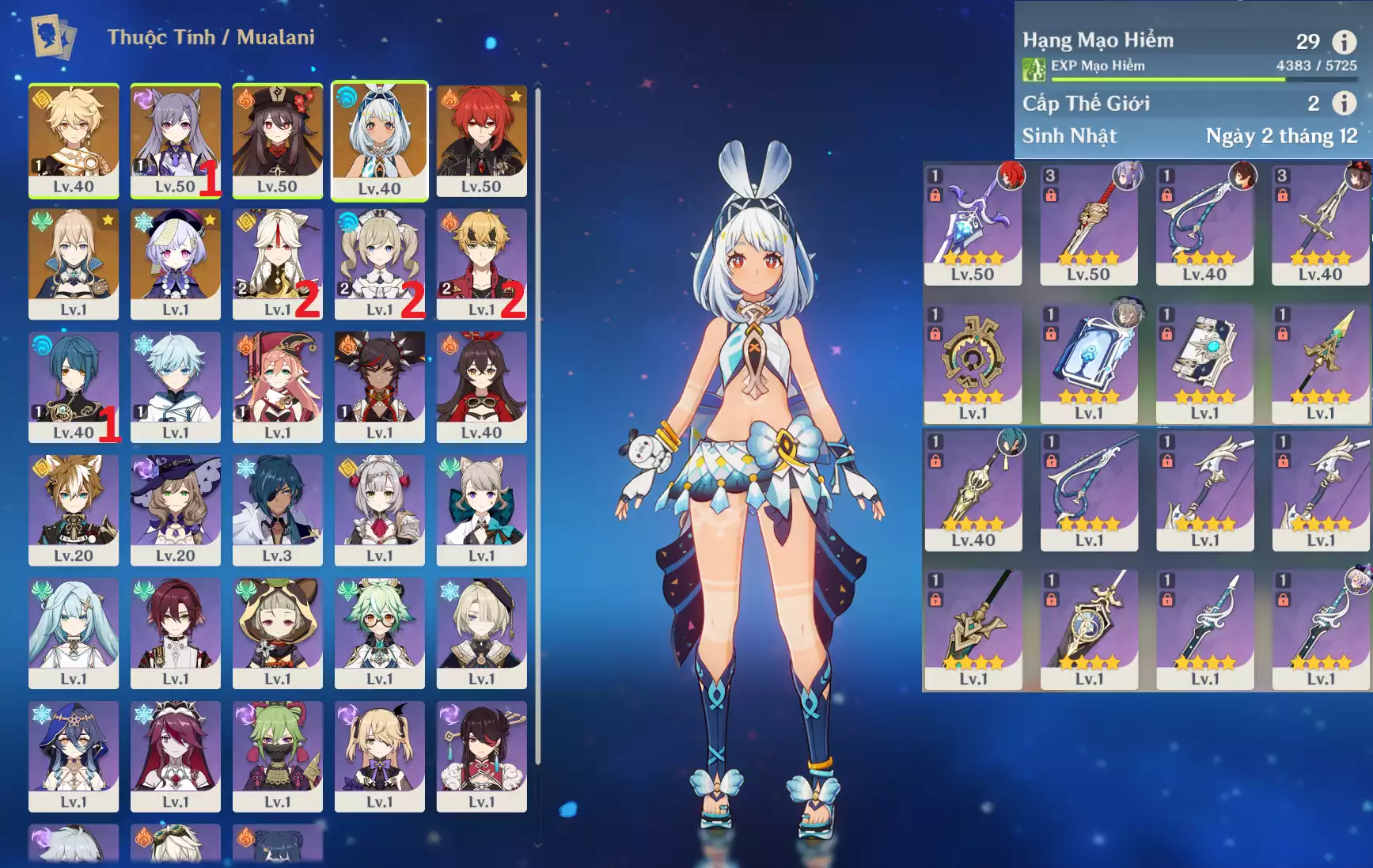Select Mualani's highlighted character portrait
1373x868 pixels.
pos(379,141)
